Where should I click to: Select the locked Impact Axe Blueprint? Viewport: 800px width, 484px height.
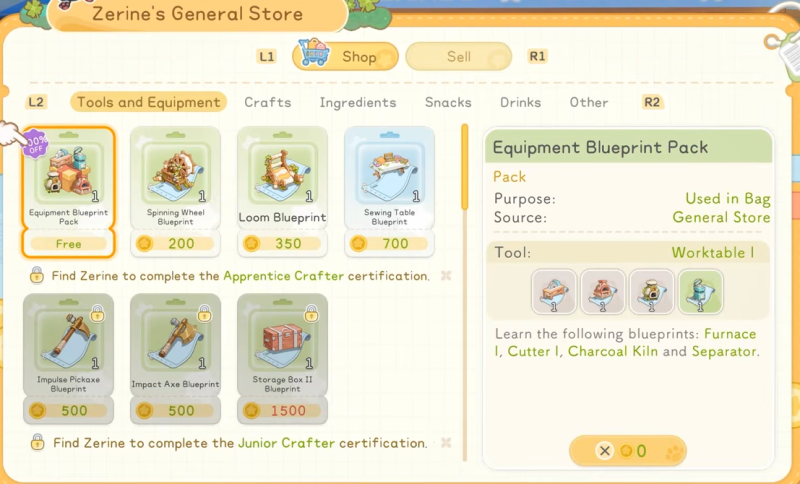click(176, 357)
